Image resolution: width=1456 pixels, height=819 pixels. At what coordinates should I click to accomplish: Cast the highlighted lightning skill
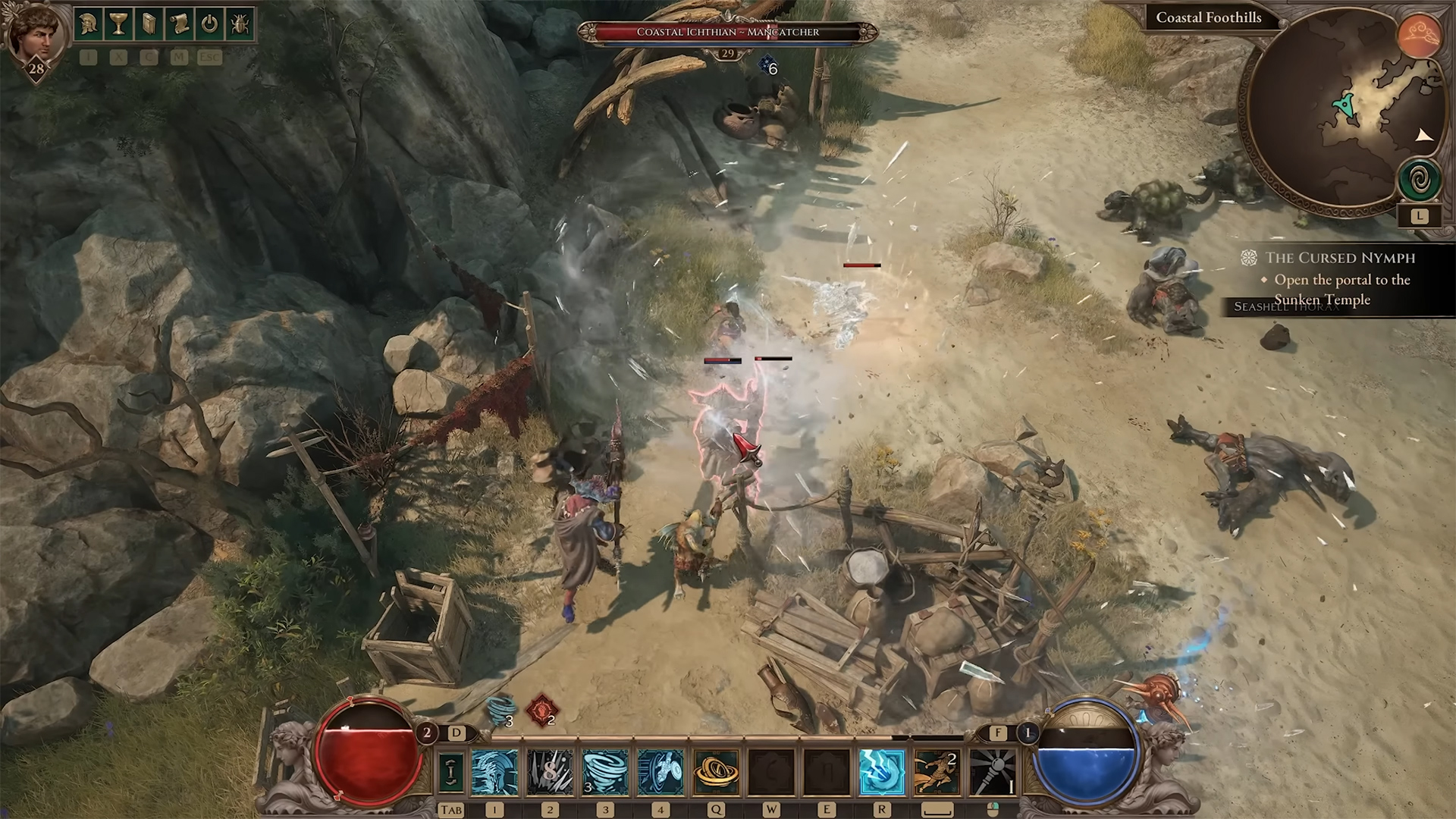[x=882, y=771]
